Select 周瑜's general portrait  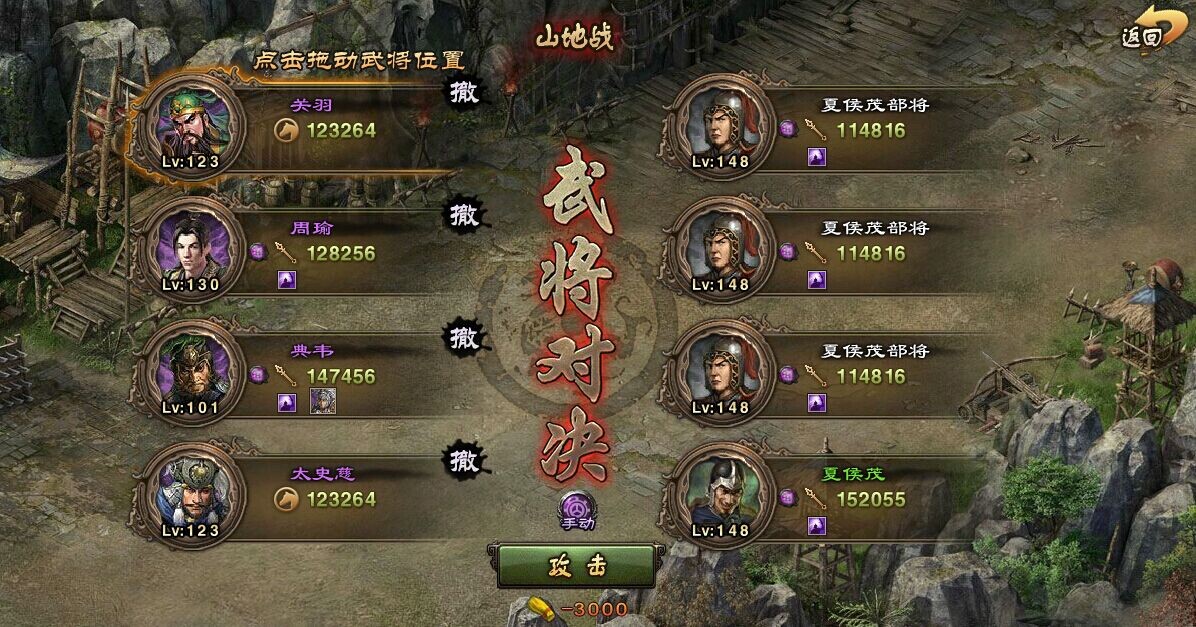[x=195, y=247]
